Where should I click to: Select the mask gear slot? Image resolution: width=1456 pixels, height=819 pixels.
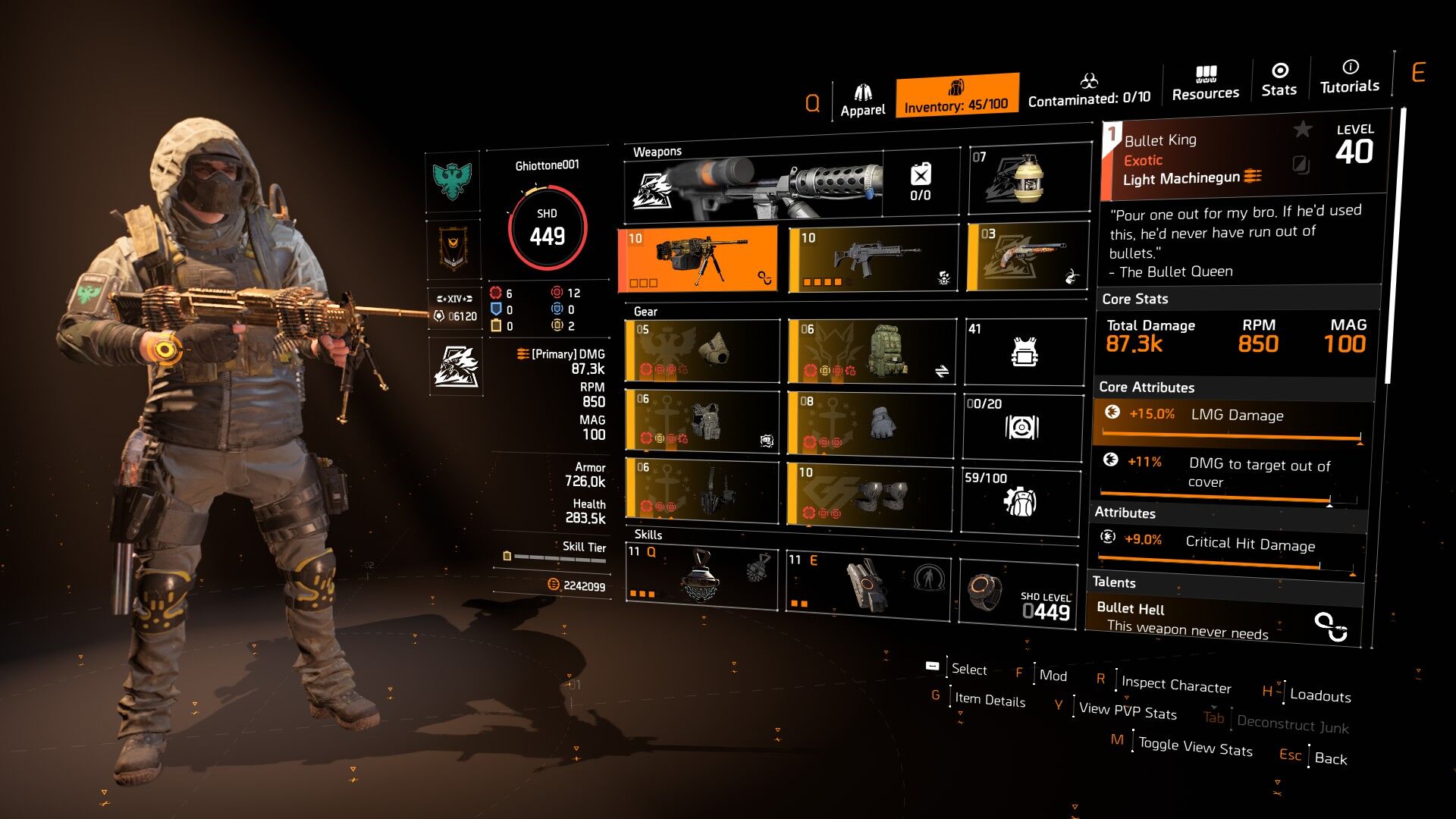[x=702, y=350]
